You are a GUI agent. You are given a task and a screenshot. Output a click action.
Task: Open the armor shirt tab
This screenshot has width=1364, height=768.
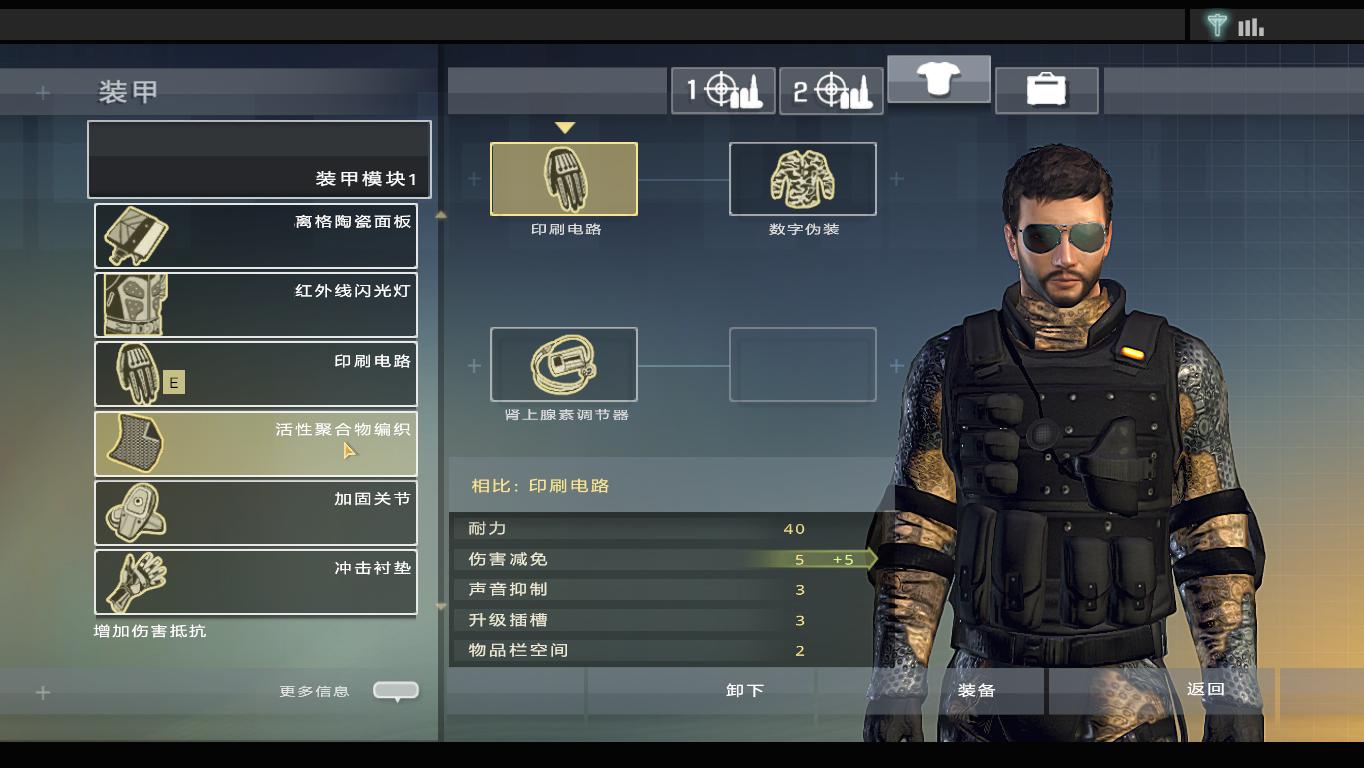coord(938,79)
